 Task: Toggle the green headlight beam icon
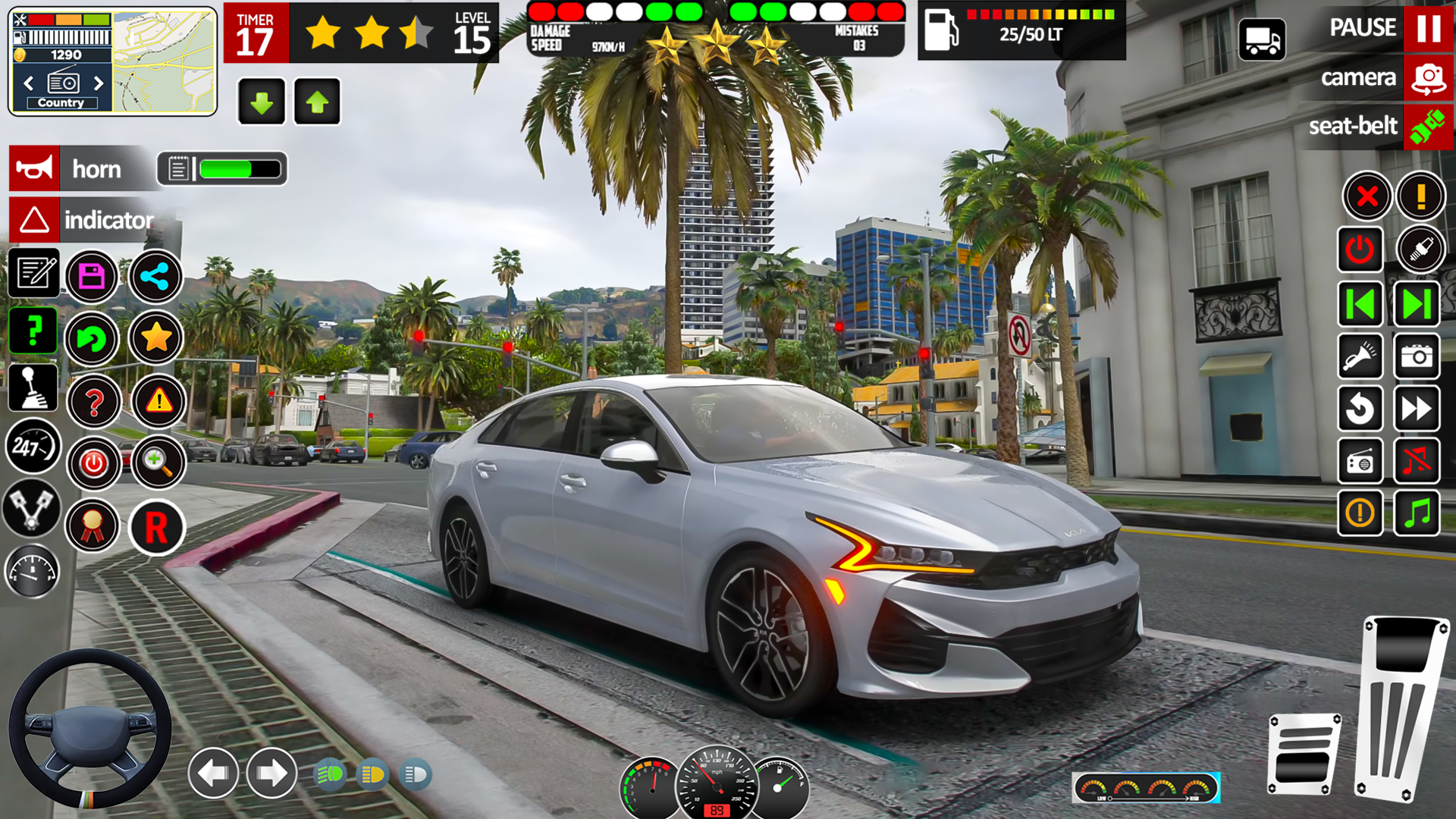pyautogui.click(x=329, y=774)
